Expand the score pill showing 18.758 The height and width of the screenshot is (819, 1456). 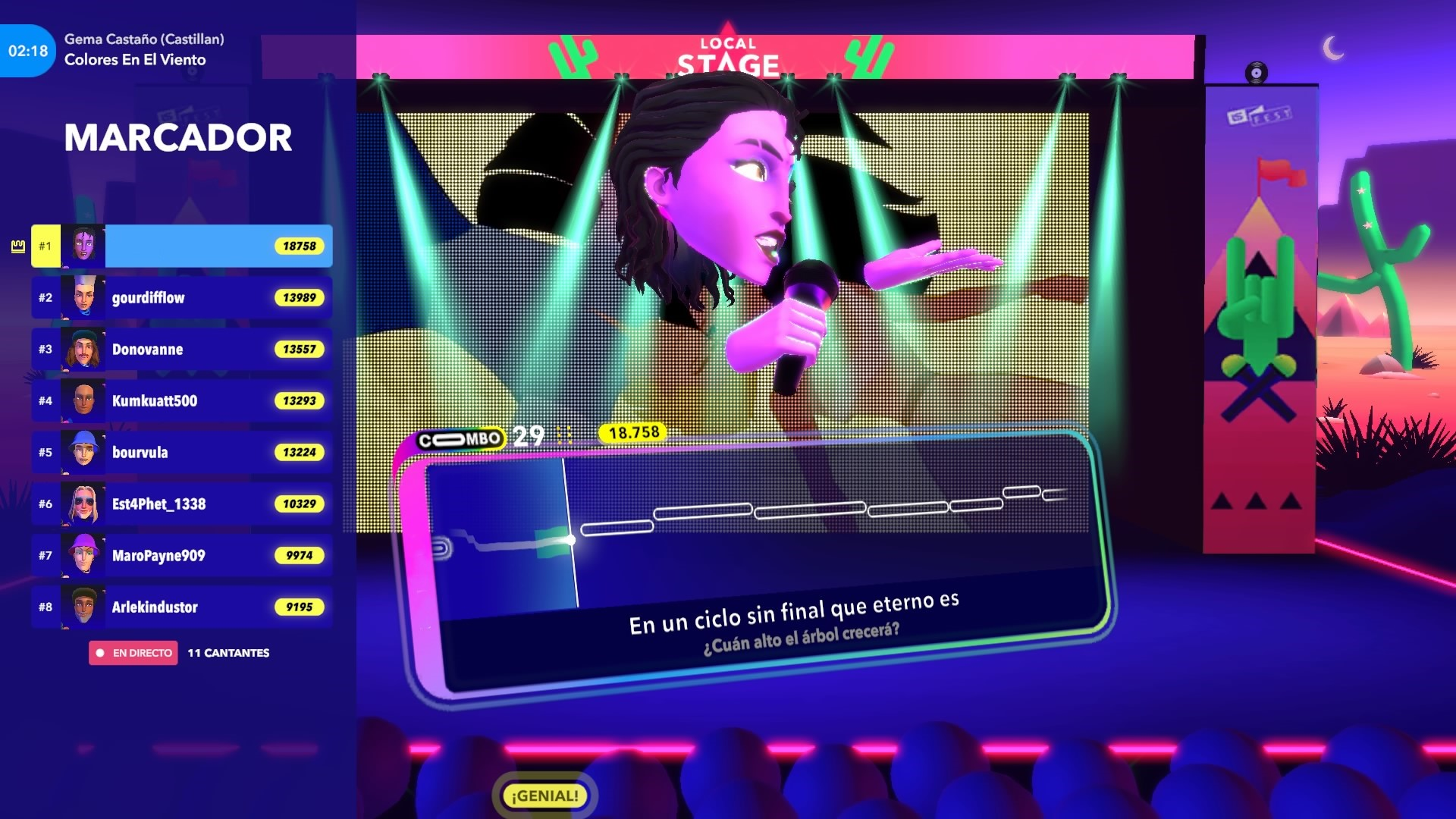[633, 435]
